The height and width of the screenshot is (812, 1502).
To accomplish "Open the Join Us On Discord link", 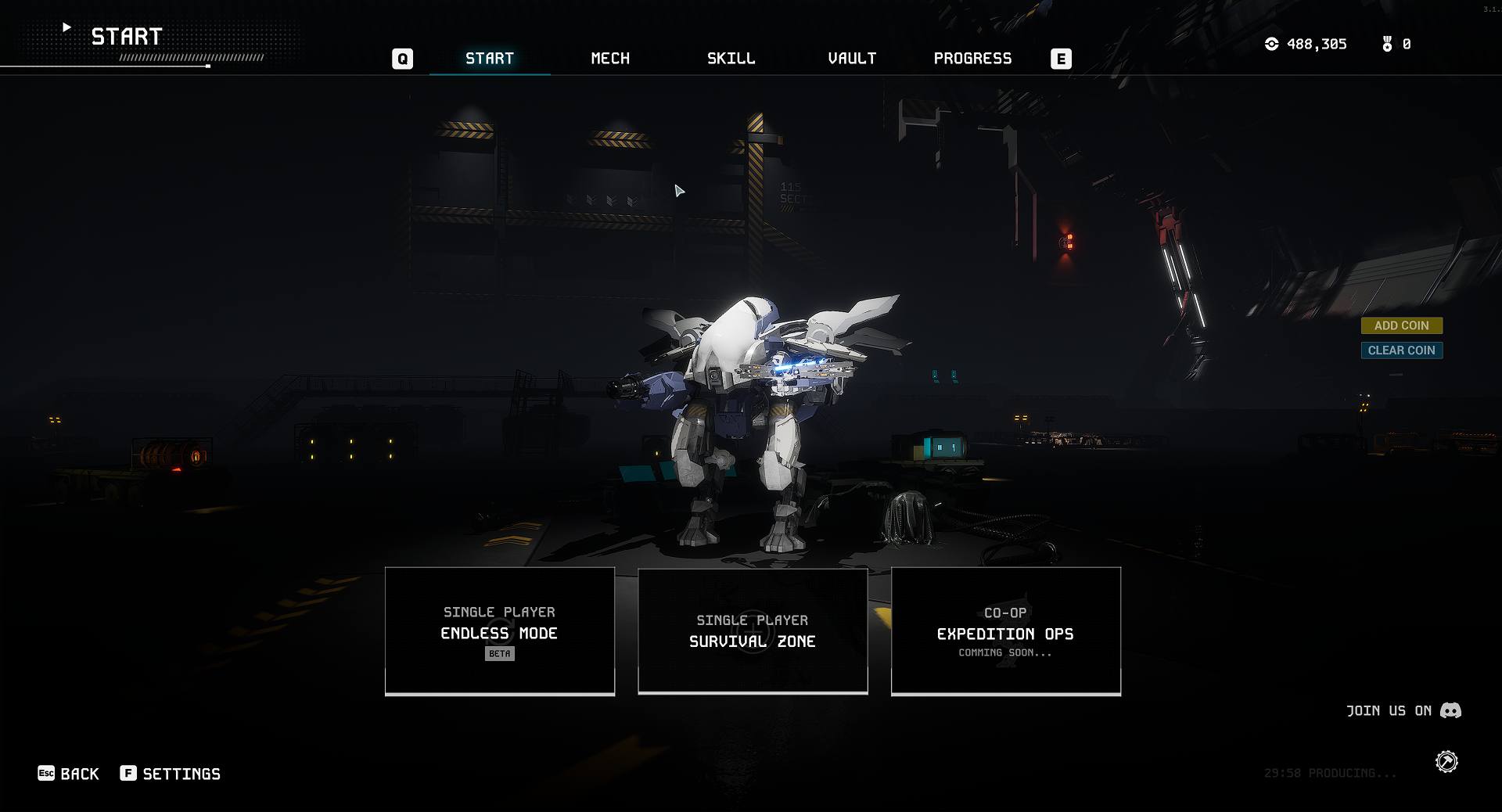I will point(1403,710).
